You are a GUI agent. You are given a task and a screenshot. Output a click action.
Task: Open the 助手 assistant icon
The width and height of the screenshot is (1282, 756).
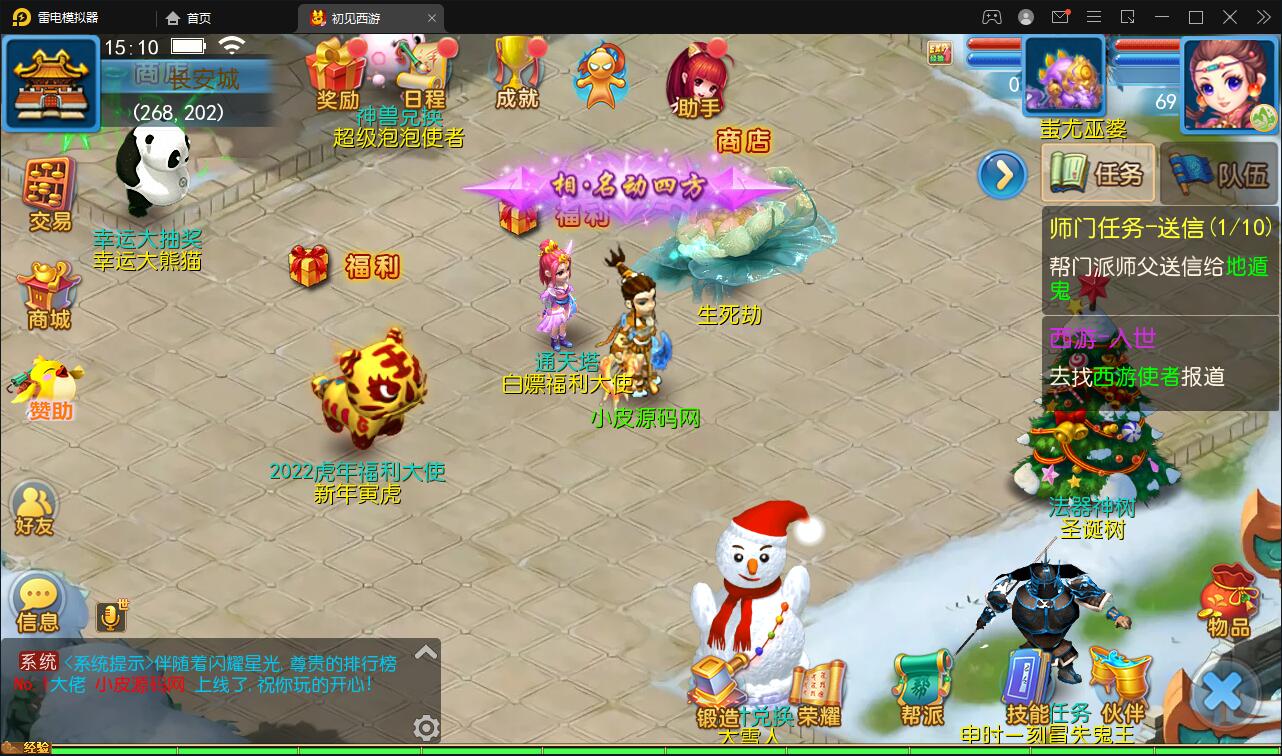pyautogui.click(x=699, y=78)
